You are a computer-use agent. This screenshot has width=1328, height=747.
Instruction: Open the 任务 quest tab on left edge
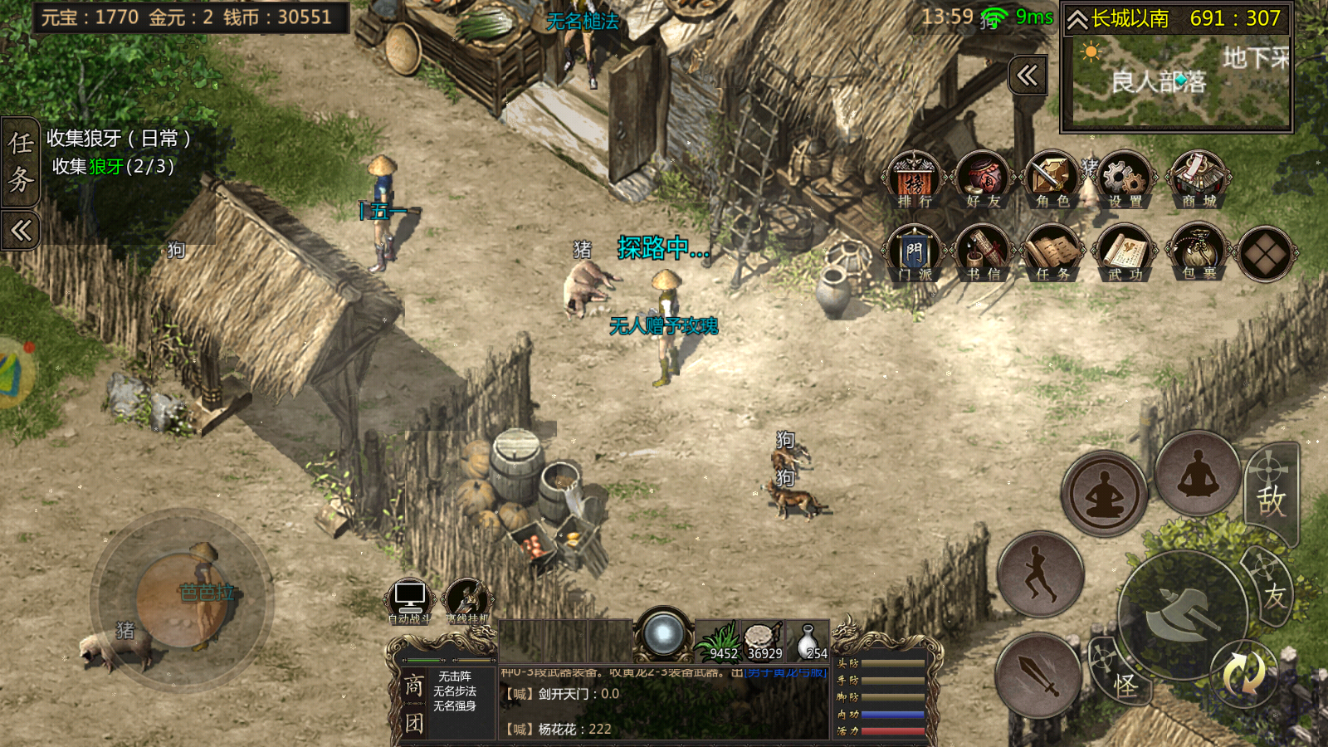click(x=20, y=162)
